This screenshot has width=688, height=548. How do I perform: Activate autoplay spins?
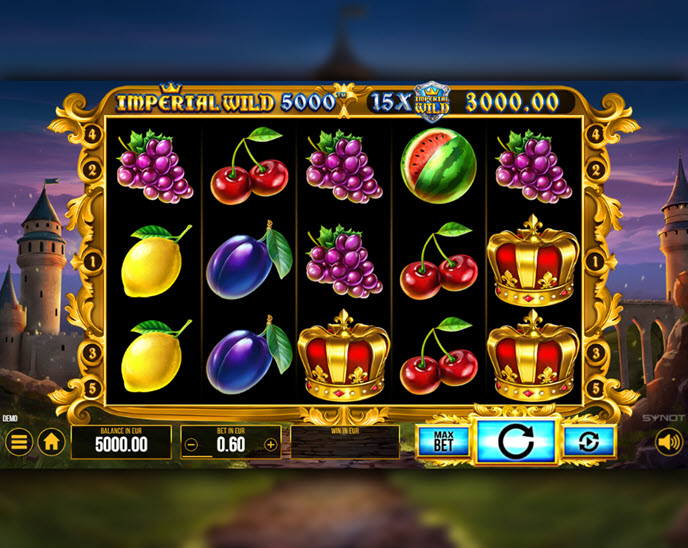[x=588, y=441]
